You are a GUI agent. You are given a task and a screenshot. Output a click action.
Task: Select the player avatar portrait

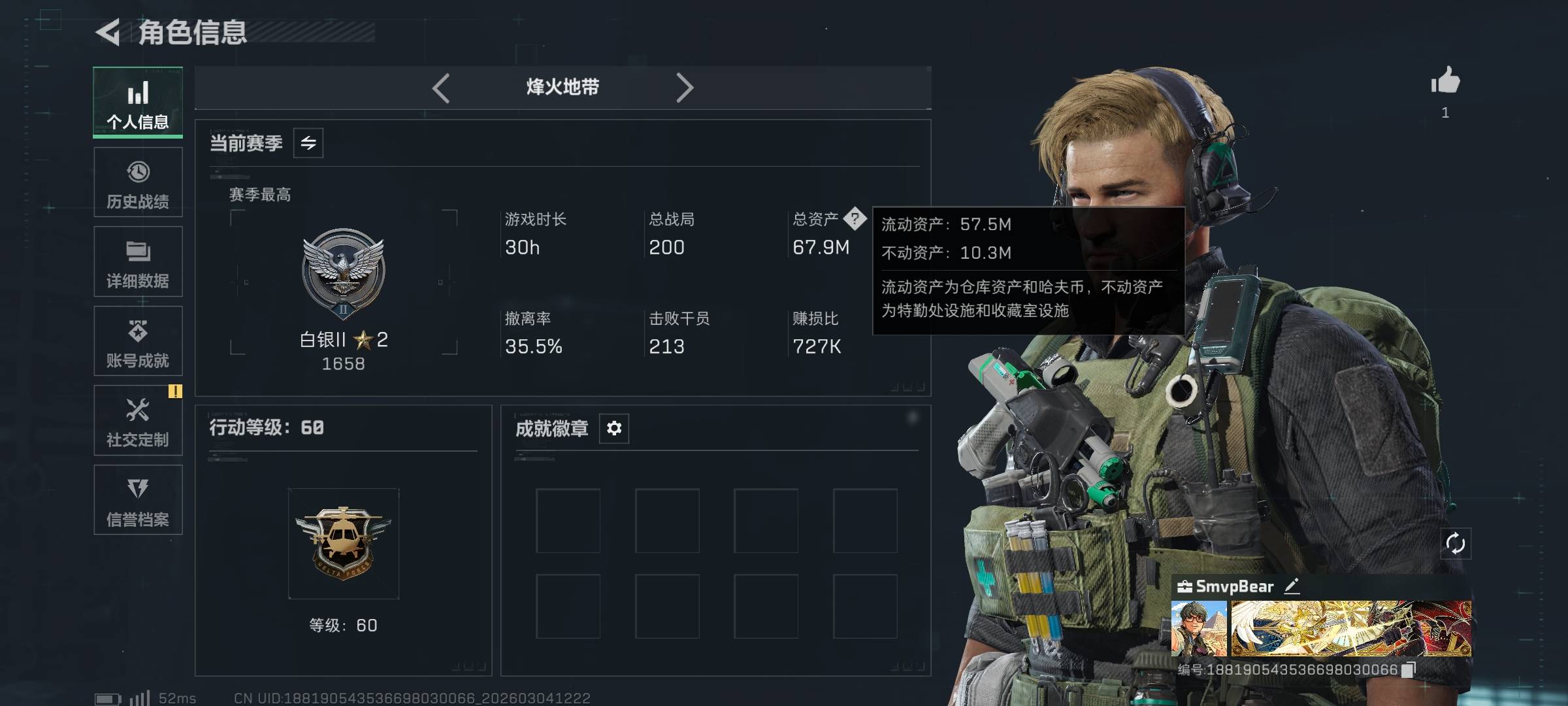coord(1199,629)
